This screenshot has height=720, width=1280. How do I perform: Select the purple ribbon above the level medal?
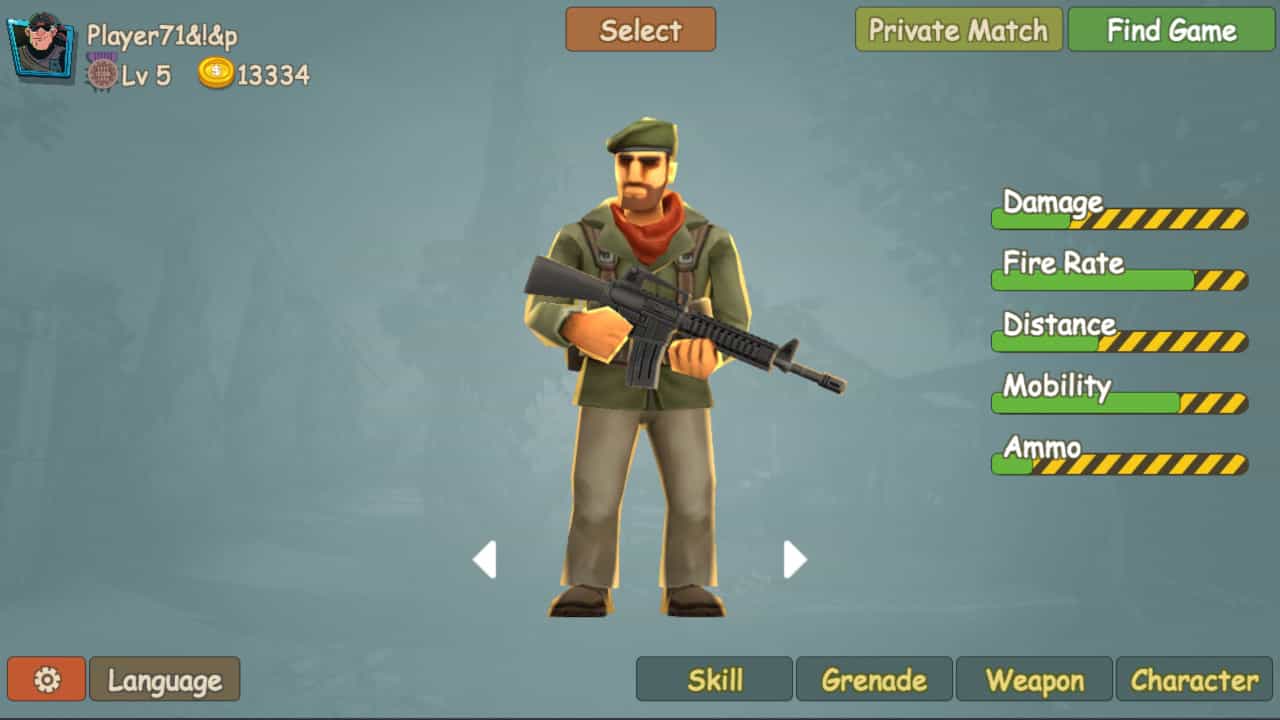click(100, 56)
